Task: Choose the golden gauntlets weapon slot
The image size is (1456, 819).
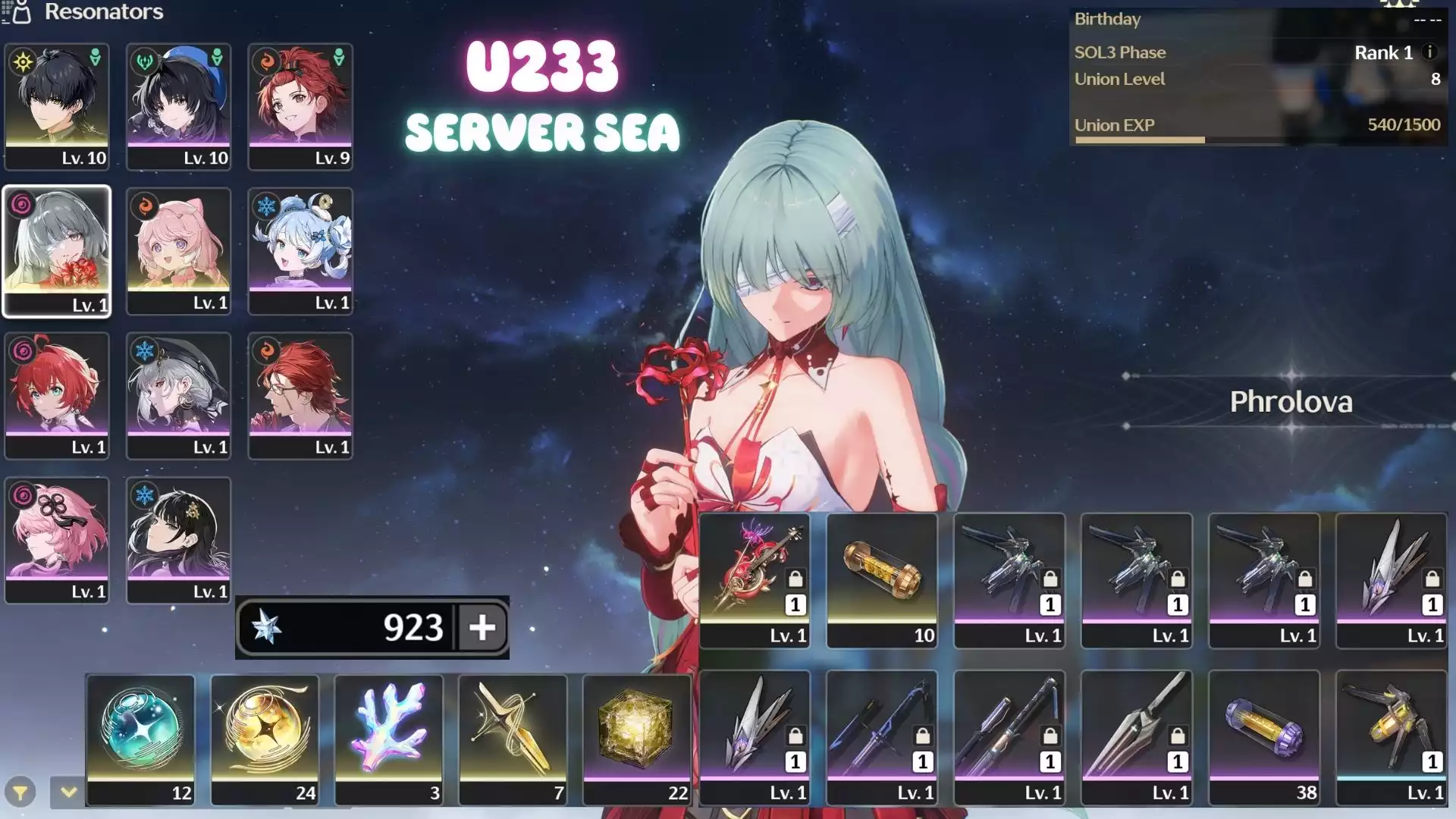Action: pyautogui.click(x=1392, y=736)
